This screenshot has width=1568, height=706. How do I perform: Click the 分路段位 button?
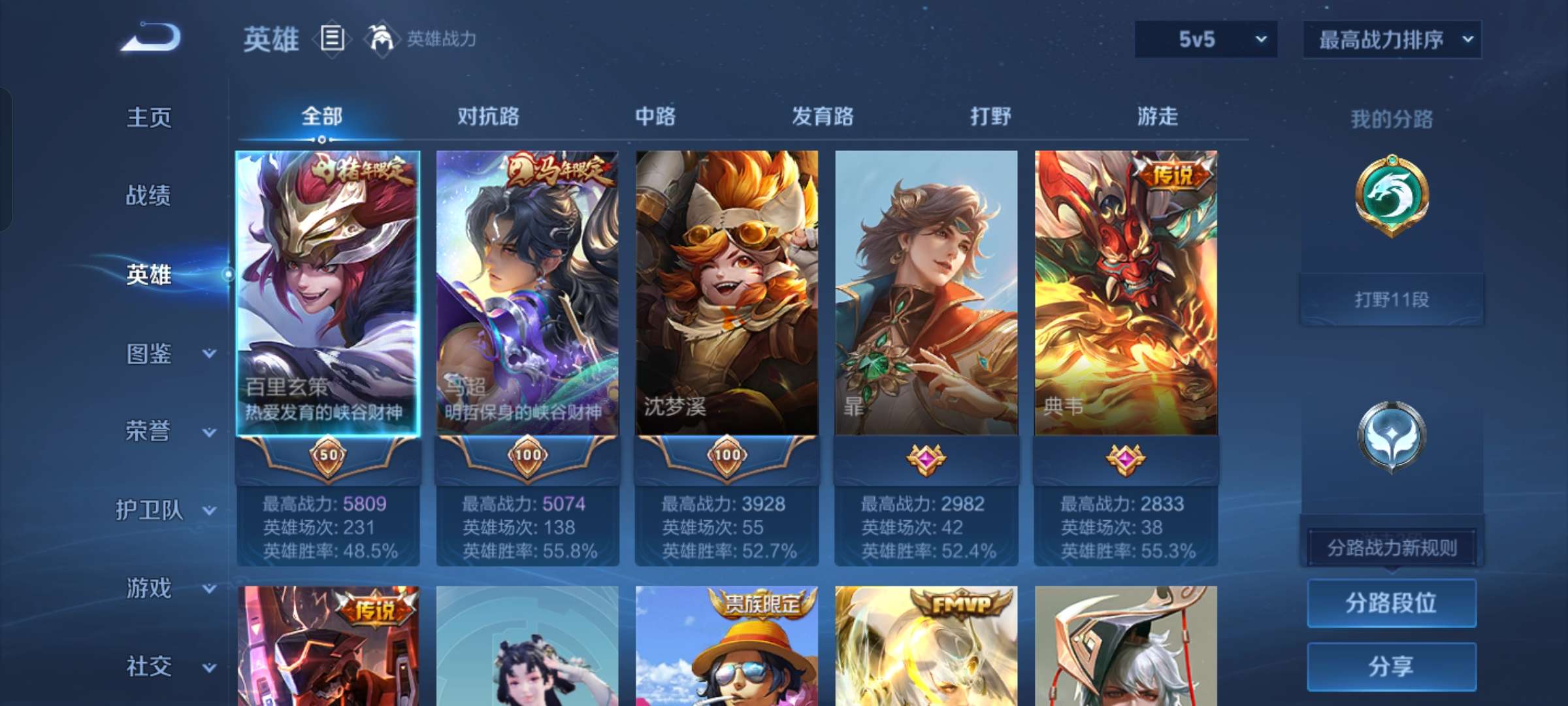1392,605
